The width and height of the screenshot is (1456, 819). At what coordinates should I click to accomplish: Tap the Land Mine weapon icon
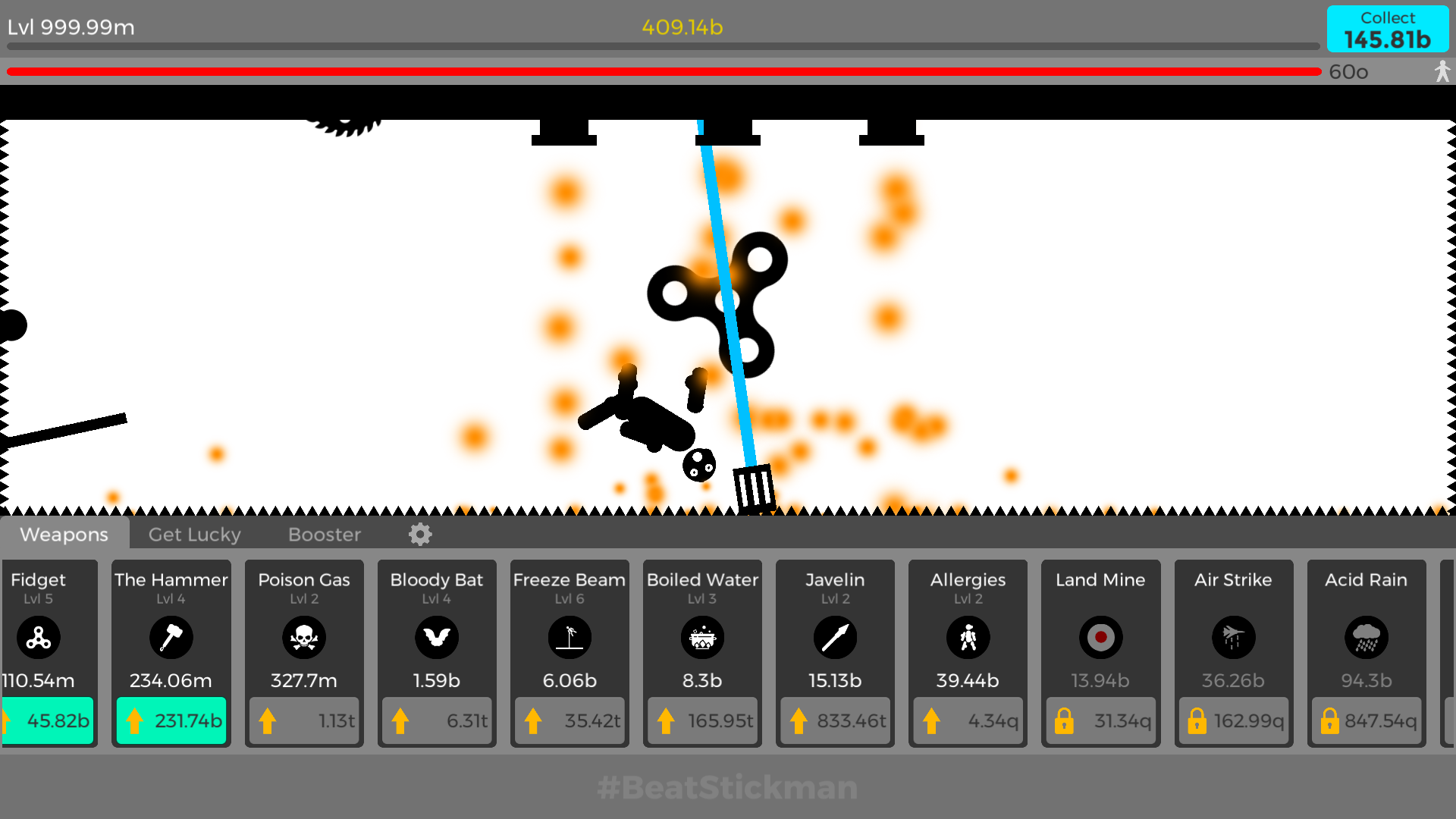point(1100,638)
